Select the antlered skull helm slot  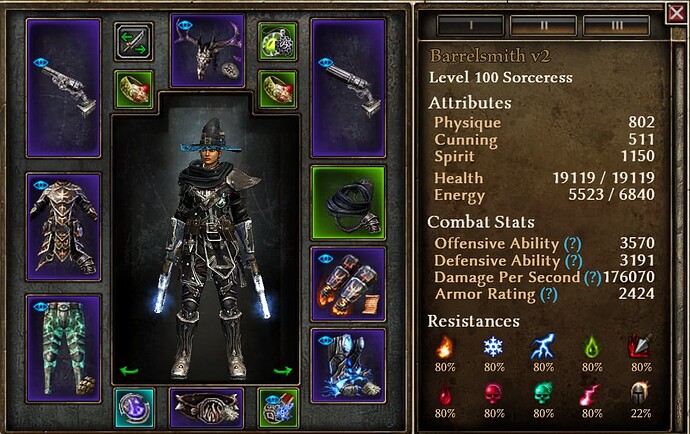point(207,50)
